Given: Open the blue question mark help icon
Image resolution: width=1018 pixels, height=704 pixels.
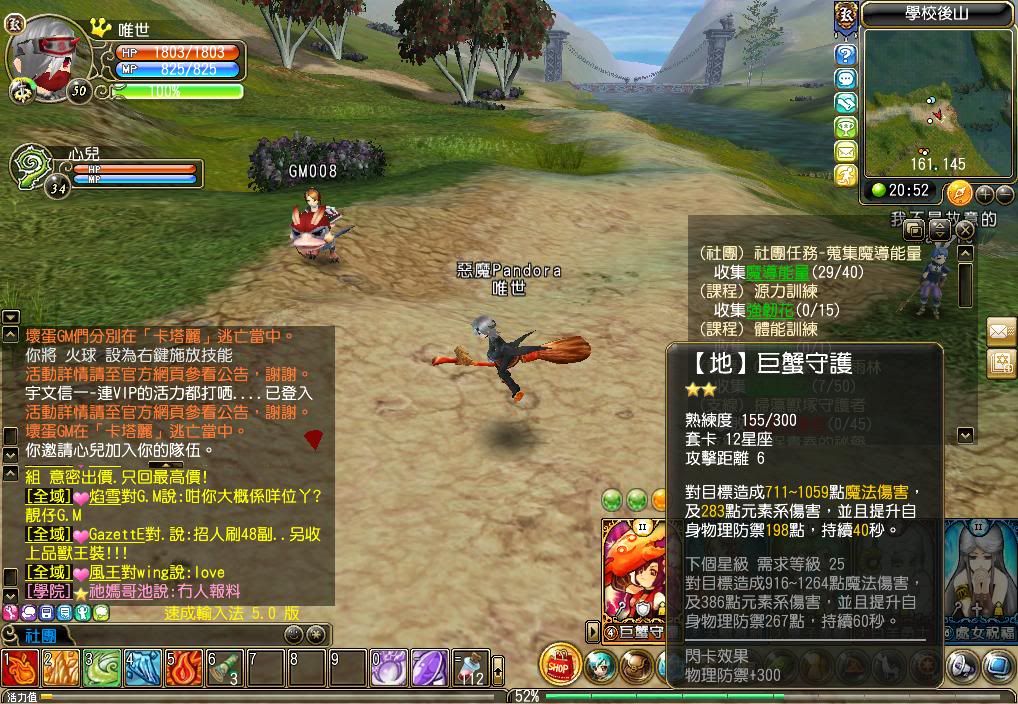Looking at the screenshot, I should pyautogui.click(x=846, y=55).
